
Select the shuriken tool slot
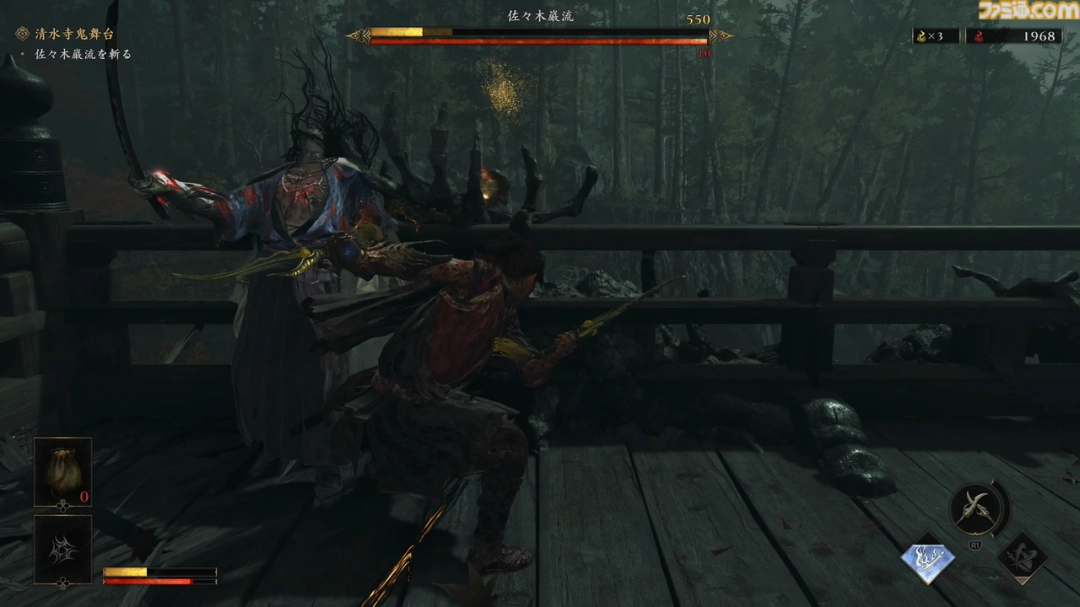(x=63, y=547)
